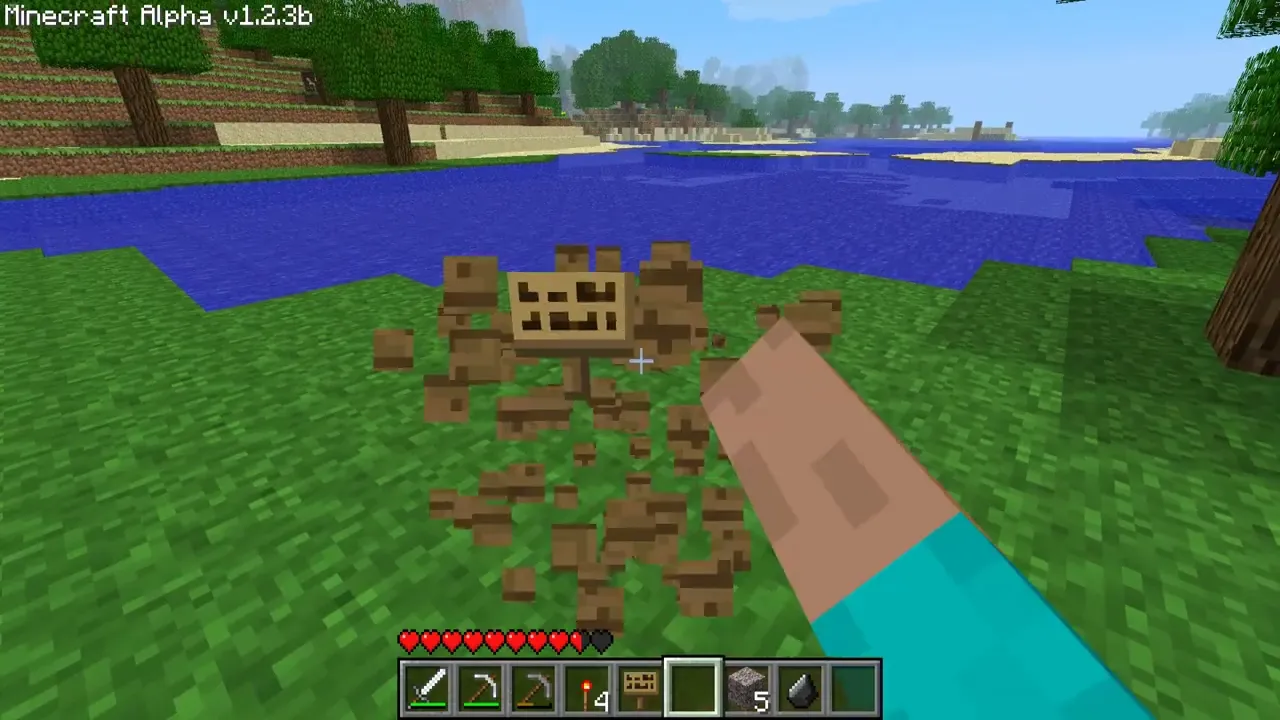The image size is (1280, 720).
Task: Select the stack of four torches
Action: tap(588, 688)
